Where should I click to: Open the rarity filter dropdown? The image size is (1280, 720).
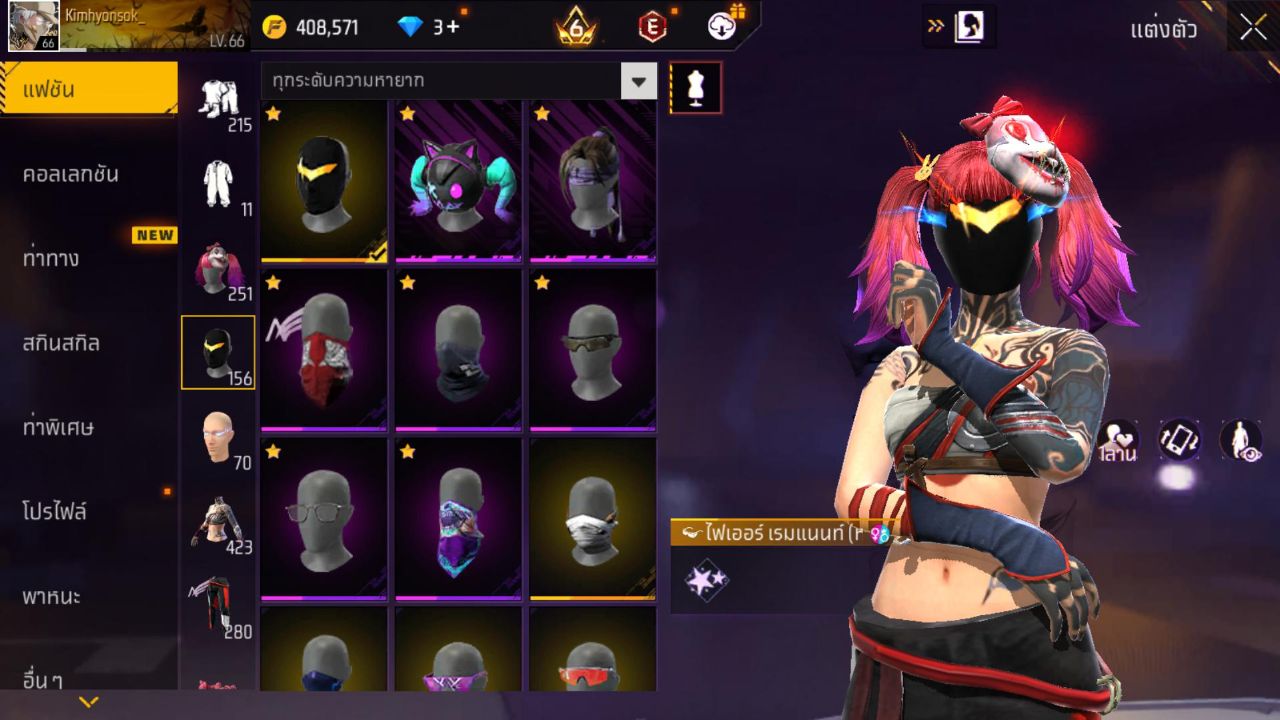pyautogui.click(x=638, y=81)
